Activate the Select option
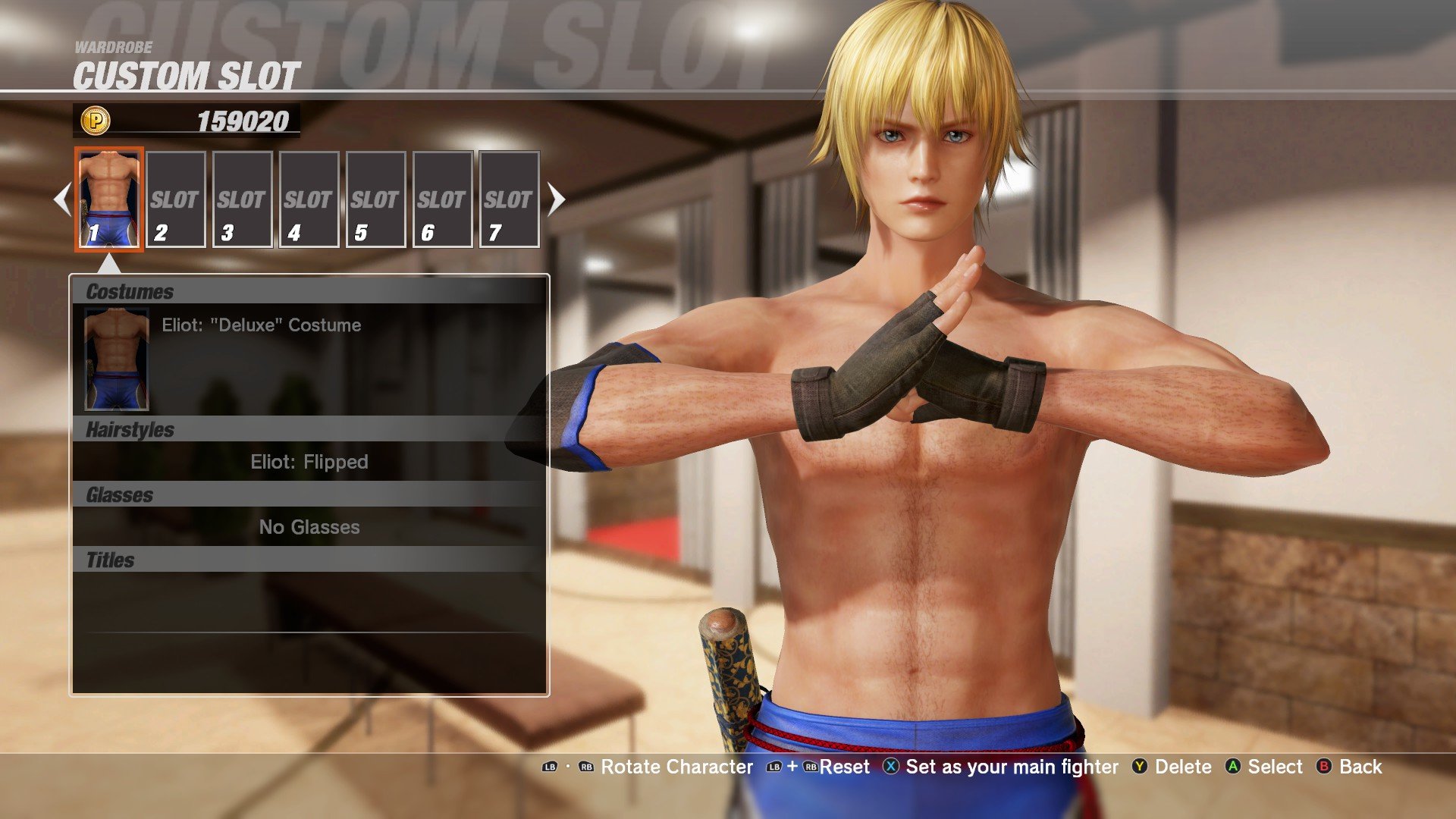Viewport: 1456px width, 819px height. pyautogui.click(x=1264, y=767)
